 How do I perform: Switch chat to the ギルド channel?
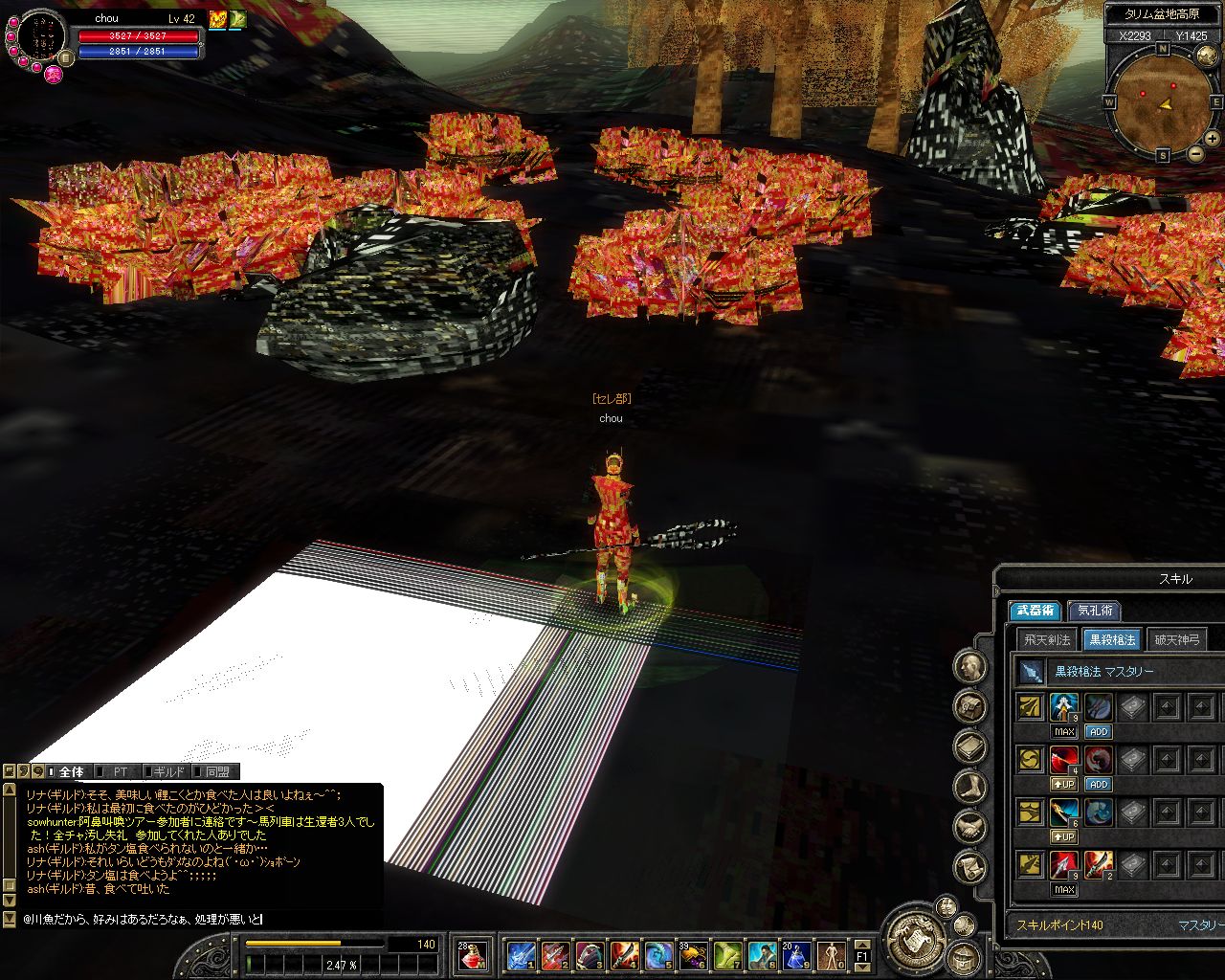coord(167,771)
